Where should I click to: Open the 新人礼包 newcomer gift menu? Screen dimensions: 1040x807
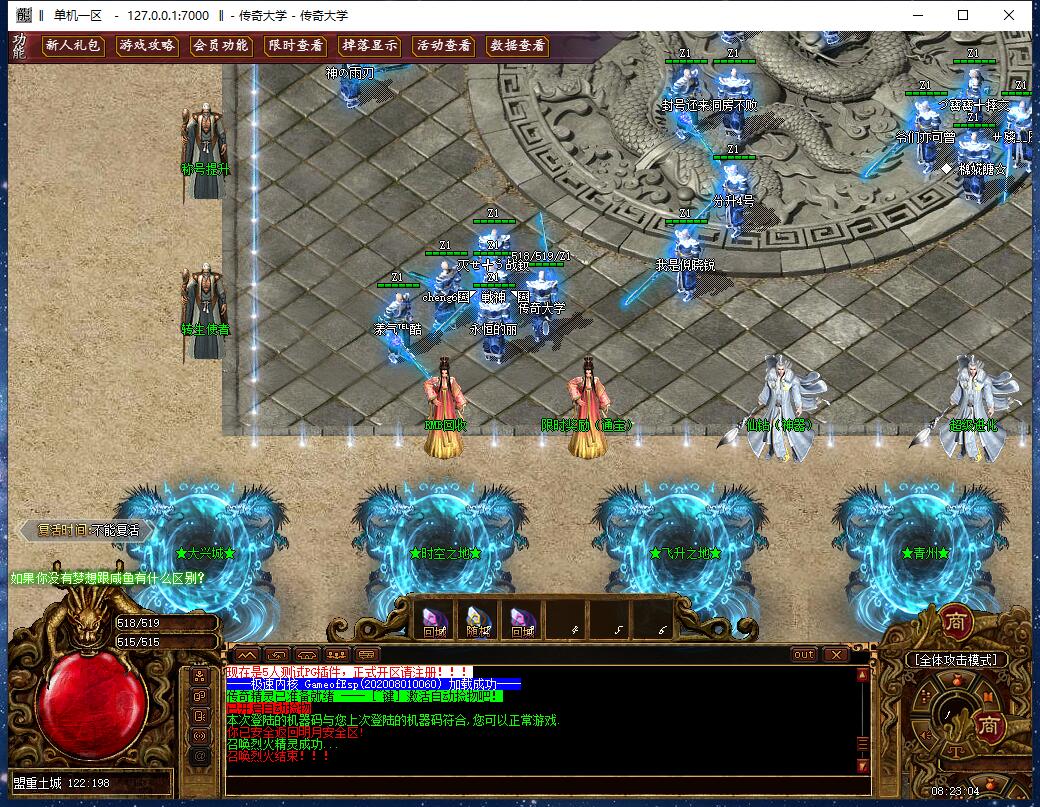(72, 45)
